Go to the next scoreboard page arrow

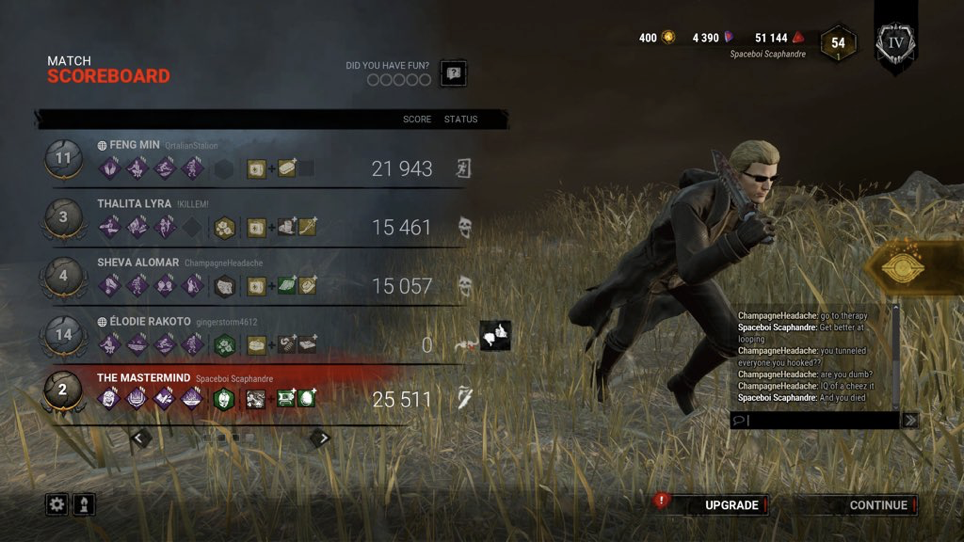[x=322, y=438]
